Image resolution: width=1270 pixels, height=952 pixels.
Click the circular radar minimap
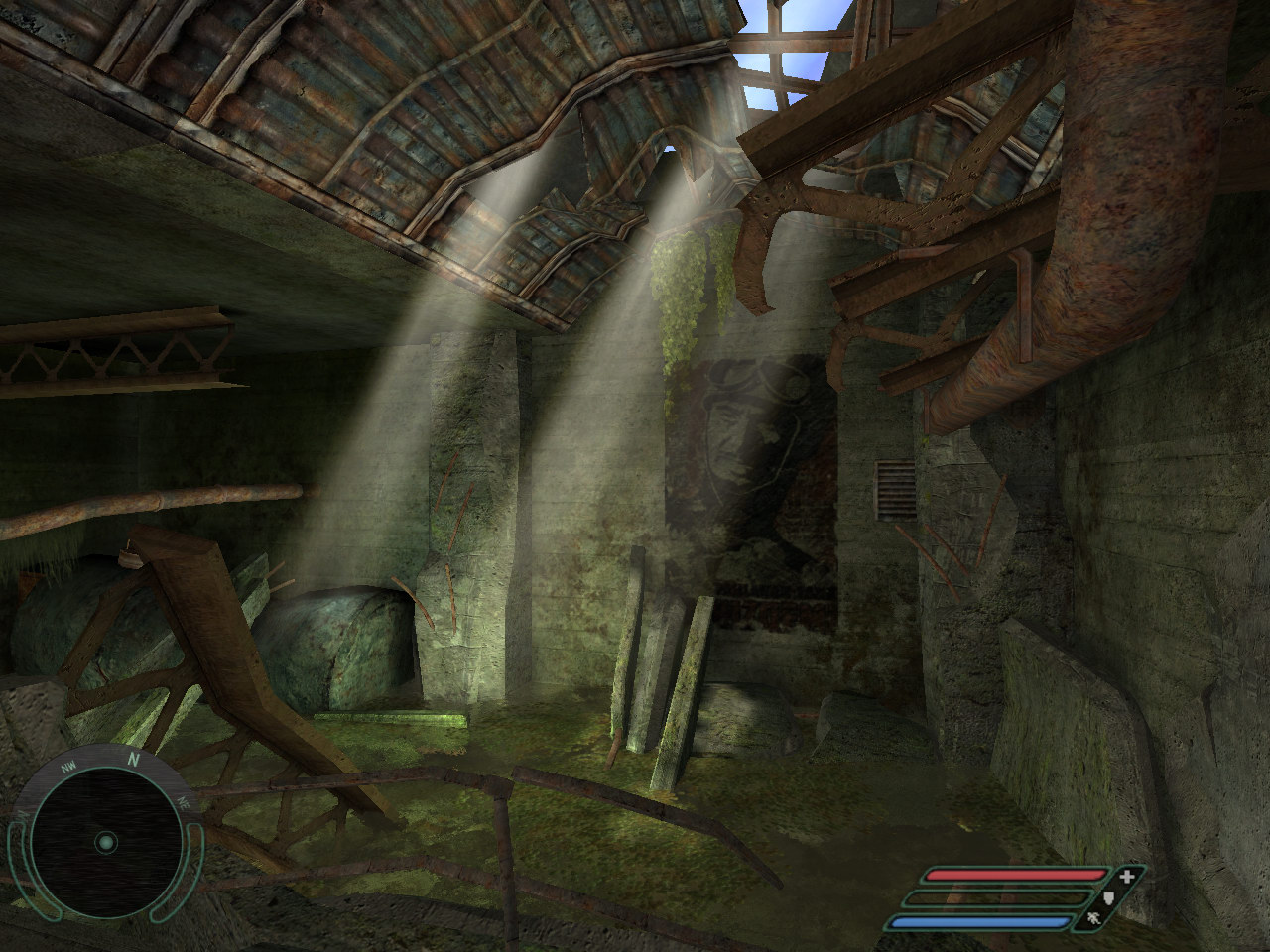106,842
